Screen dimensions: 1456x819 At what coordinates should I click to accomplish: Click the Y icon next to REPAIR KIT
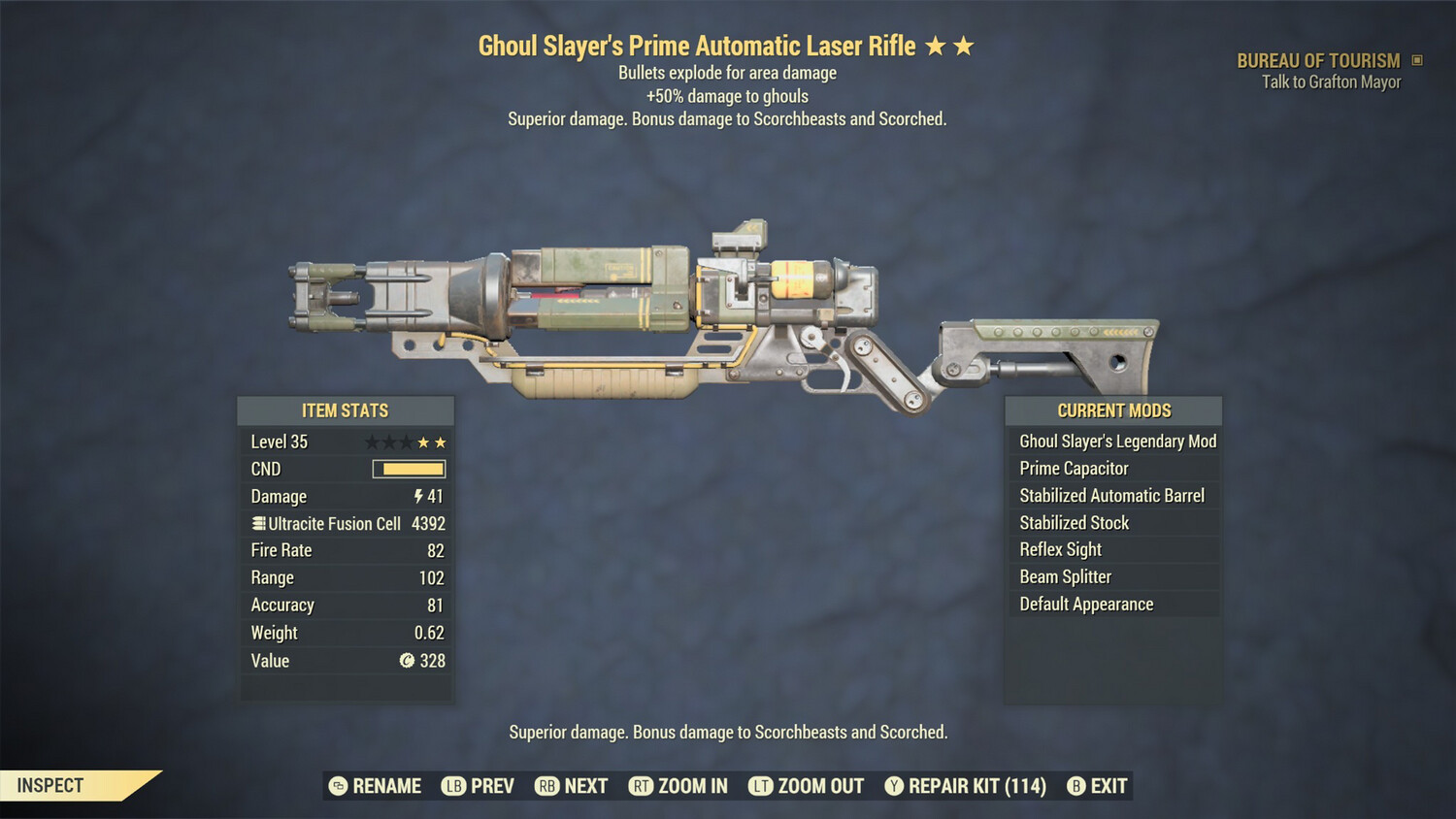tap(893, 786)
